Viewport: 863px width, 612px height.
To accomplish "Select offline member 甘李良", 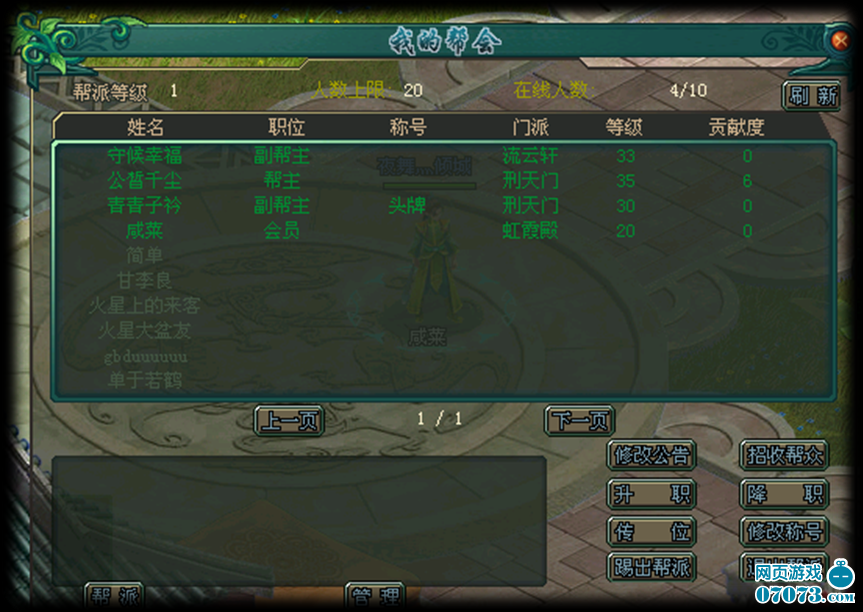I will (x=145, y=281).
